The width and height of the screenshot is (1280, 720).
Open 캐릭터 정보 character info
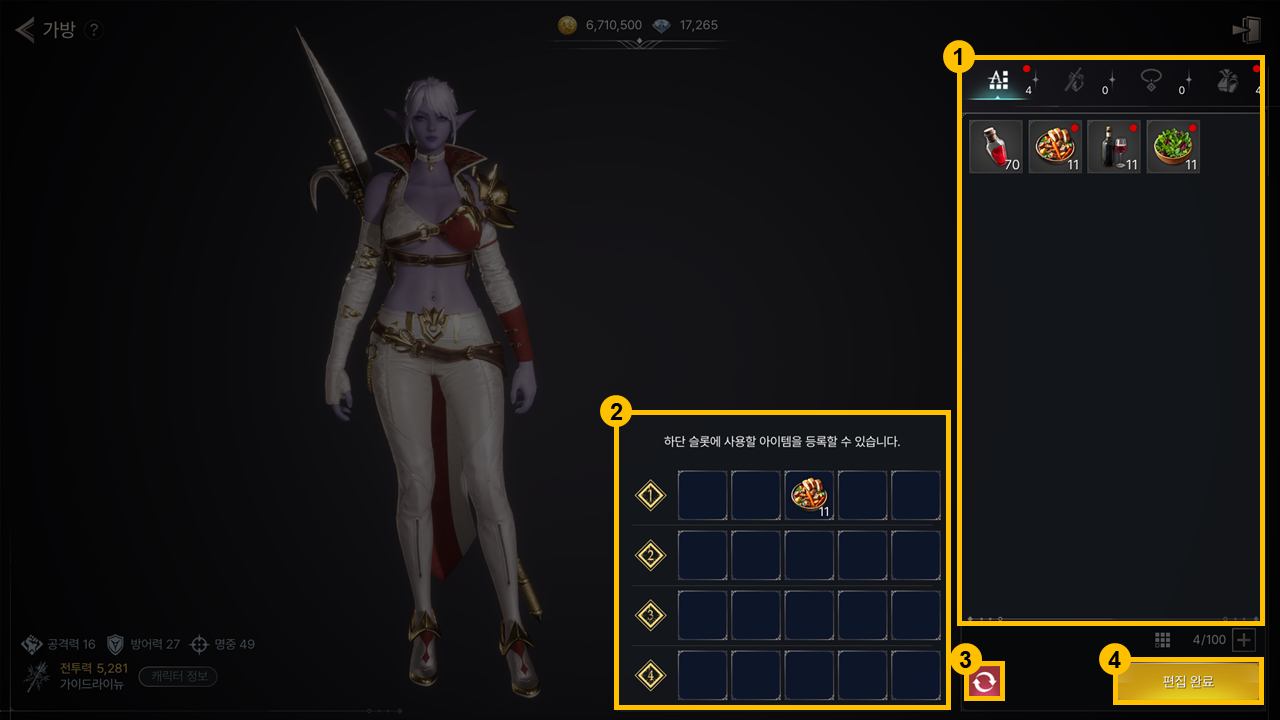(178, 676)
